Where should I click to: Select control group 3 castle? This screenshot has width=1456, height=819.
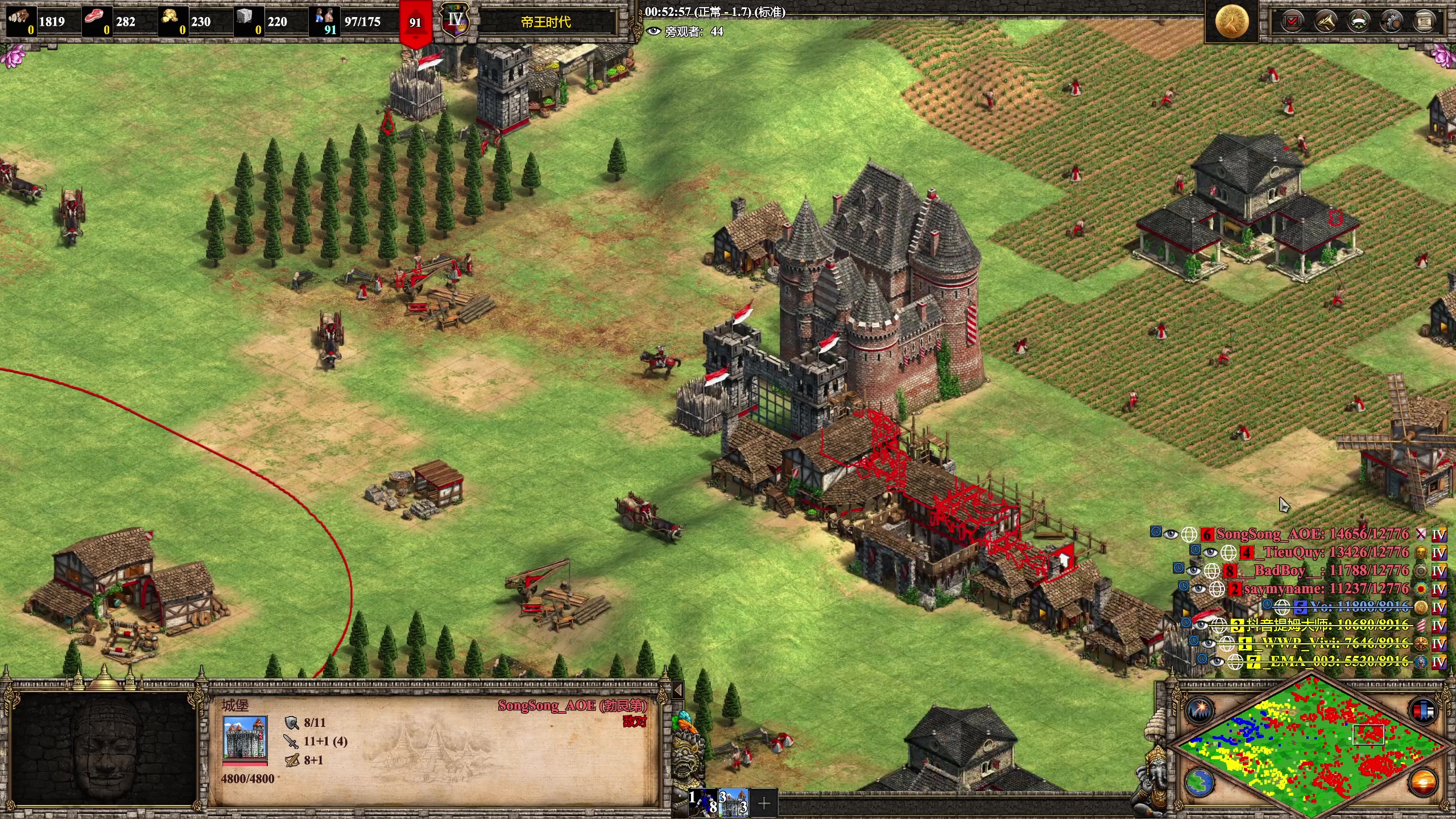click(x=734, y=802)
